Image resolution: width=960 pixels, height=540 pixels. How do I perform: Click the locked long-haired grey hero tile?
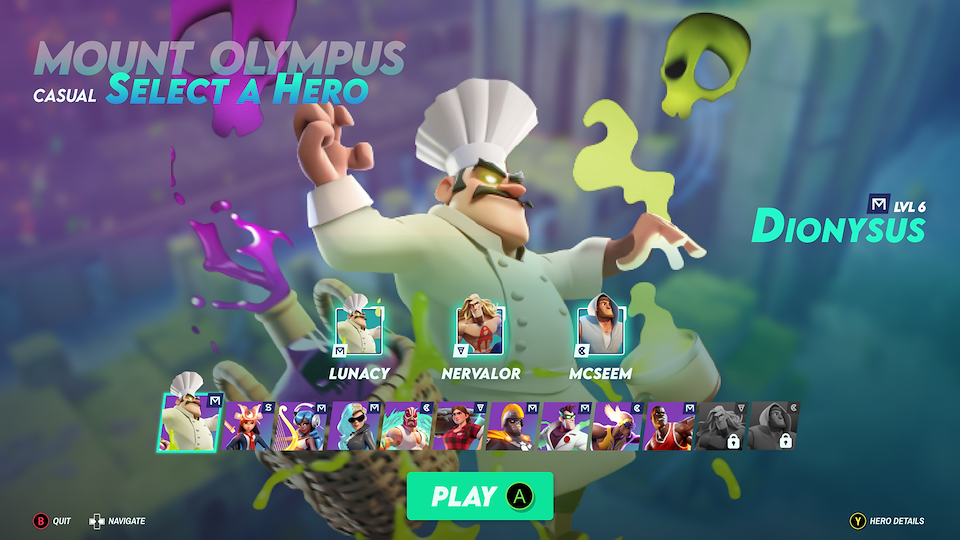[x=722, y=427]
